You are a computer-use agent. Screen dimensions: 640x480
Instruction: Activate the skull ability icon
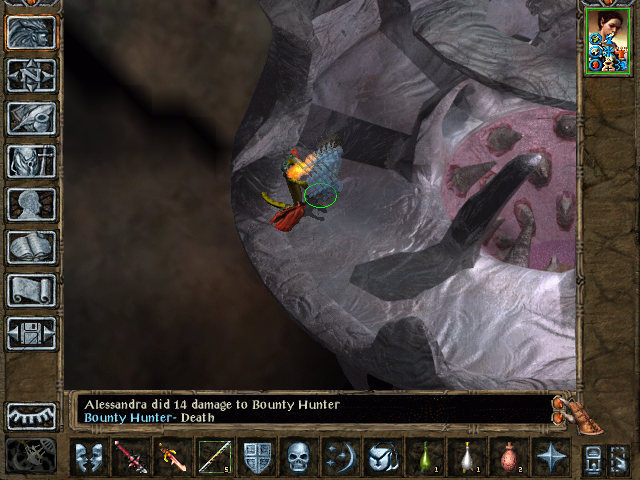(299, 457)
